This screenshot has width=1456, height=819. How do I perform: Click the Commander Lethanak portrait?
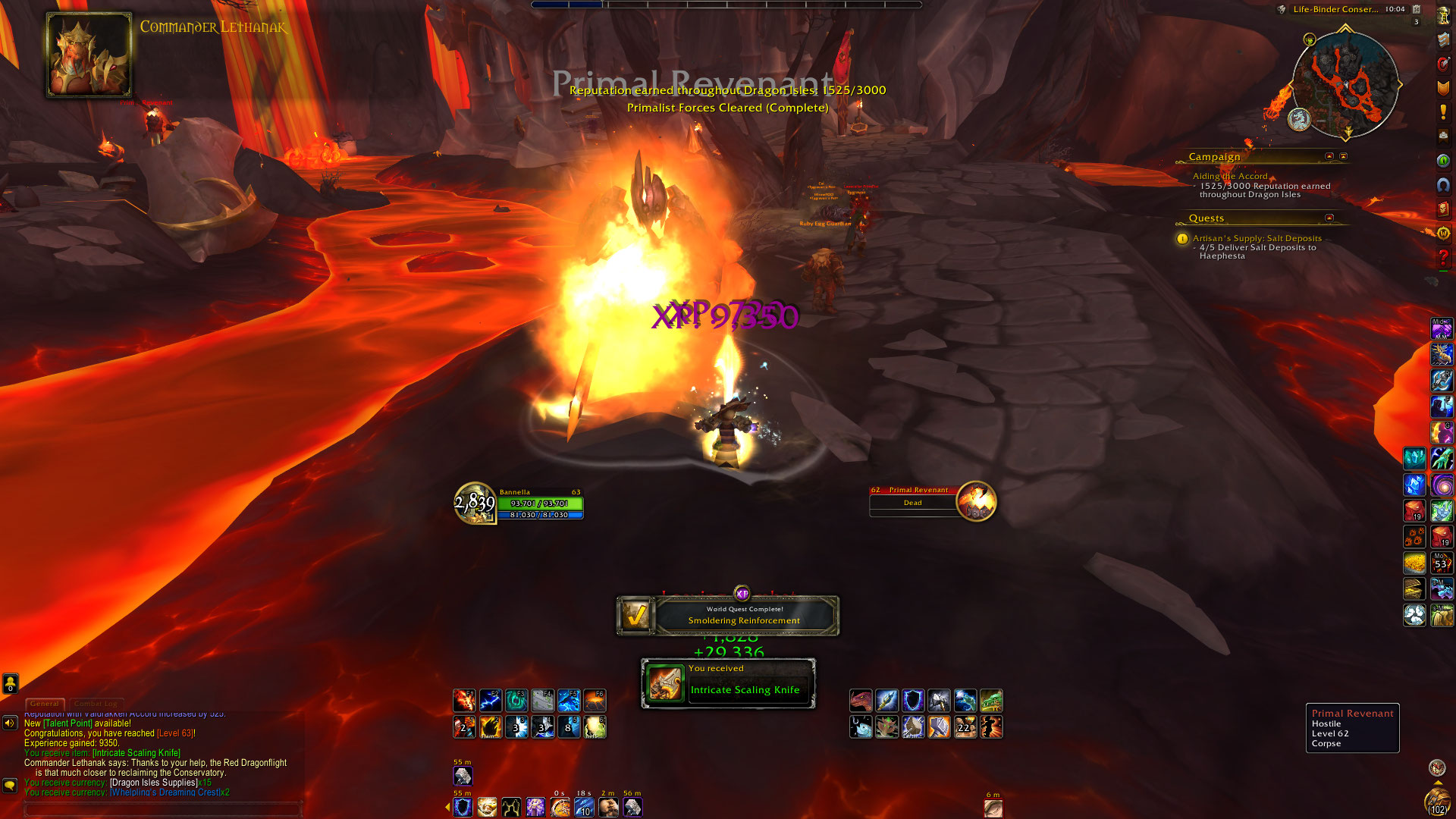pos(89,55)
